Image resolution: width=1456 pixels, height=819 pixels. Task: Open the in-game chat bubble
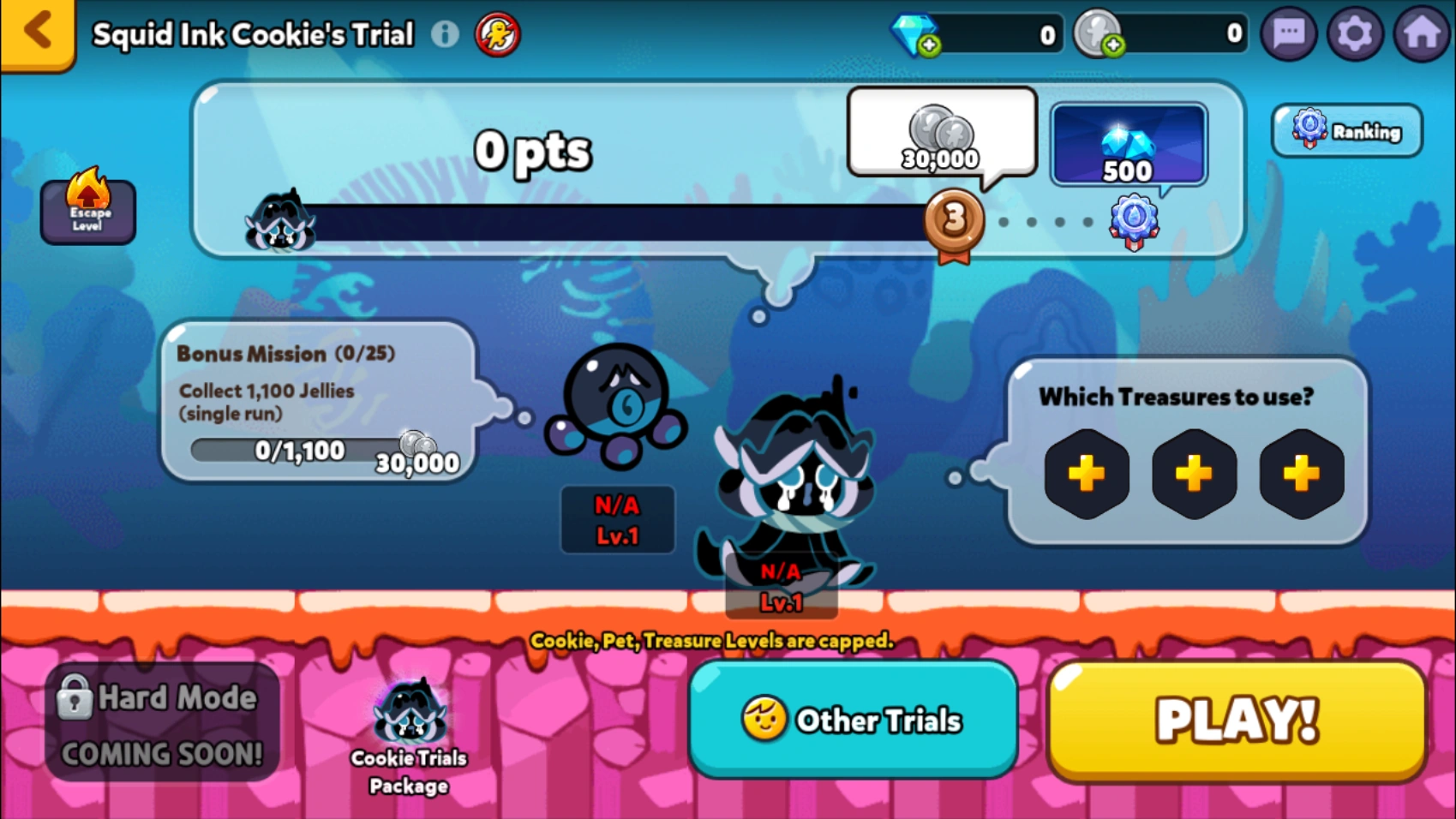1287,33
